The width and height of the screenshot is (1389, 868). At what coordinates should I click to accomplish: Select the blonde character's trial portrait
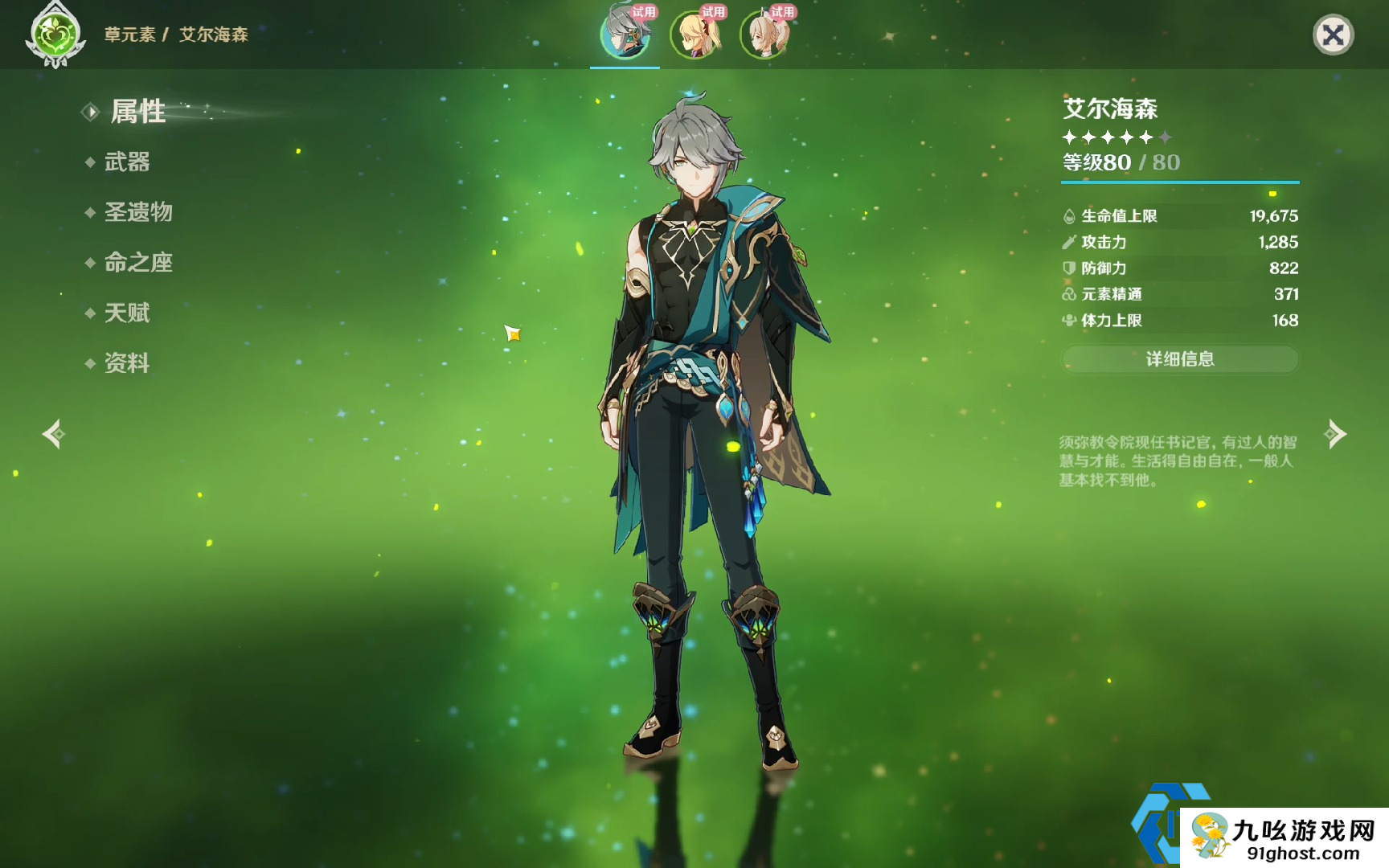click(x=696, y=36)
